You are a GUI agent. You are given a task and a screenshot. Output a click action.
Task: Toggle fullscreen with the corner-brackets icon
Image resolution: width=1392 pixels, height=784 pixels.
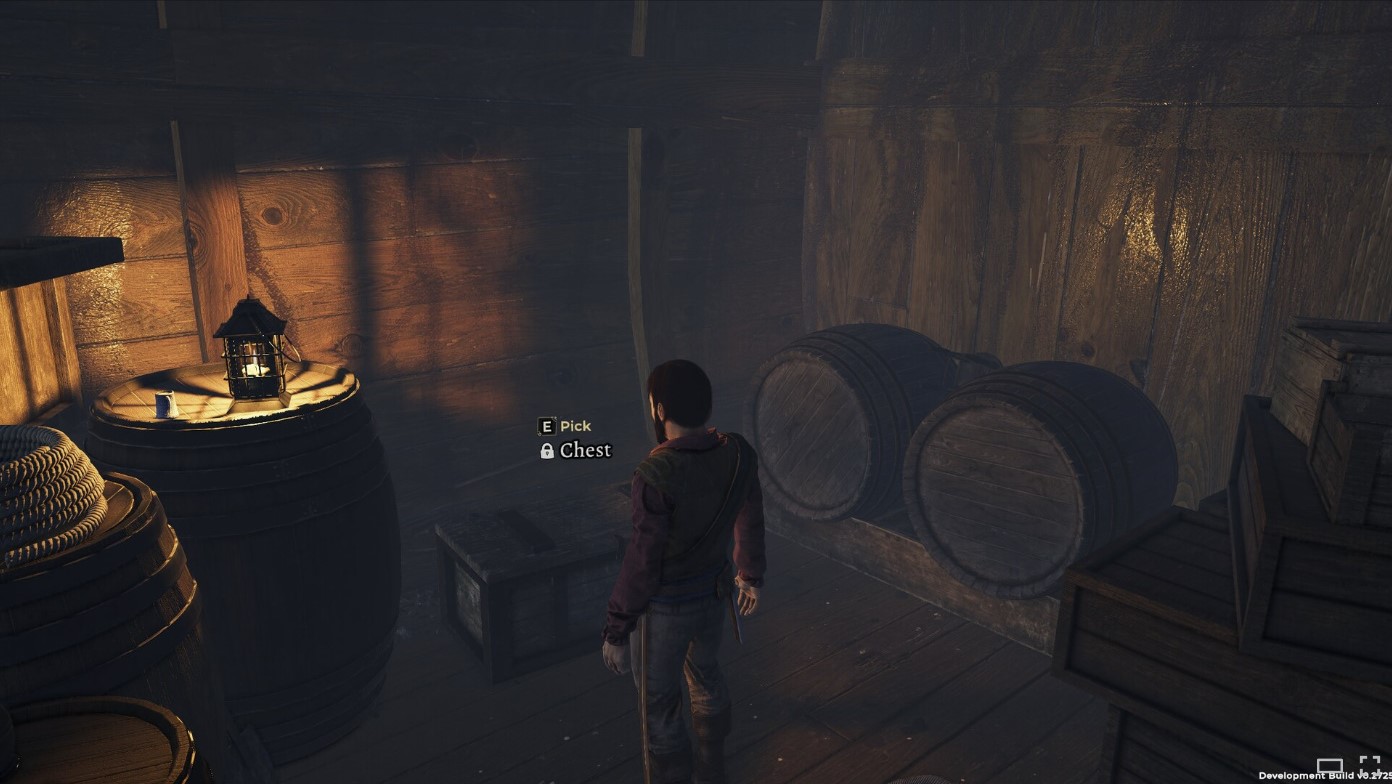pyautogui.click(x=1369, y=765)
